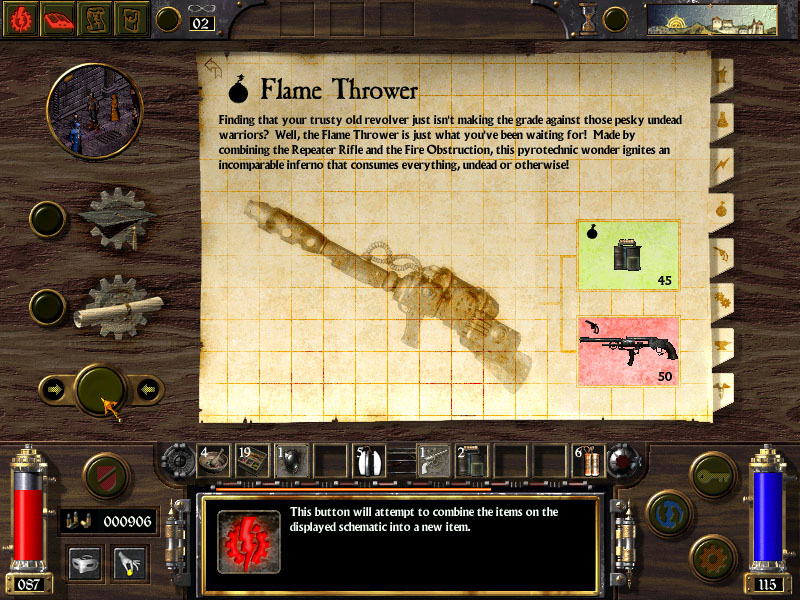Viewport: 800px width, 600px height.
Task: Combine the schematic items with the round button
Action: 101,389
